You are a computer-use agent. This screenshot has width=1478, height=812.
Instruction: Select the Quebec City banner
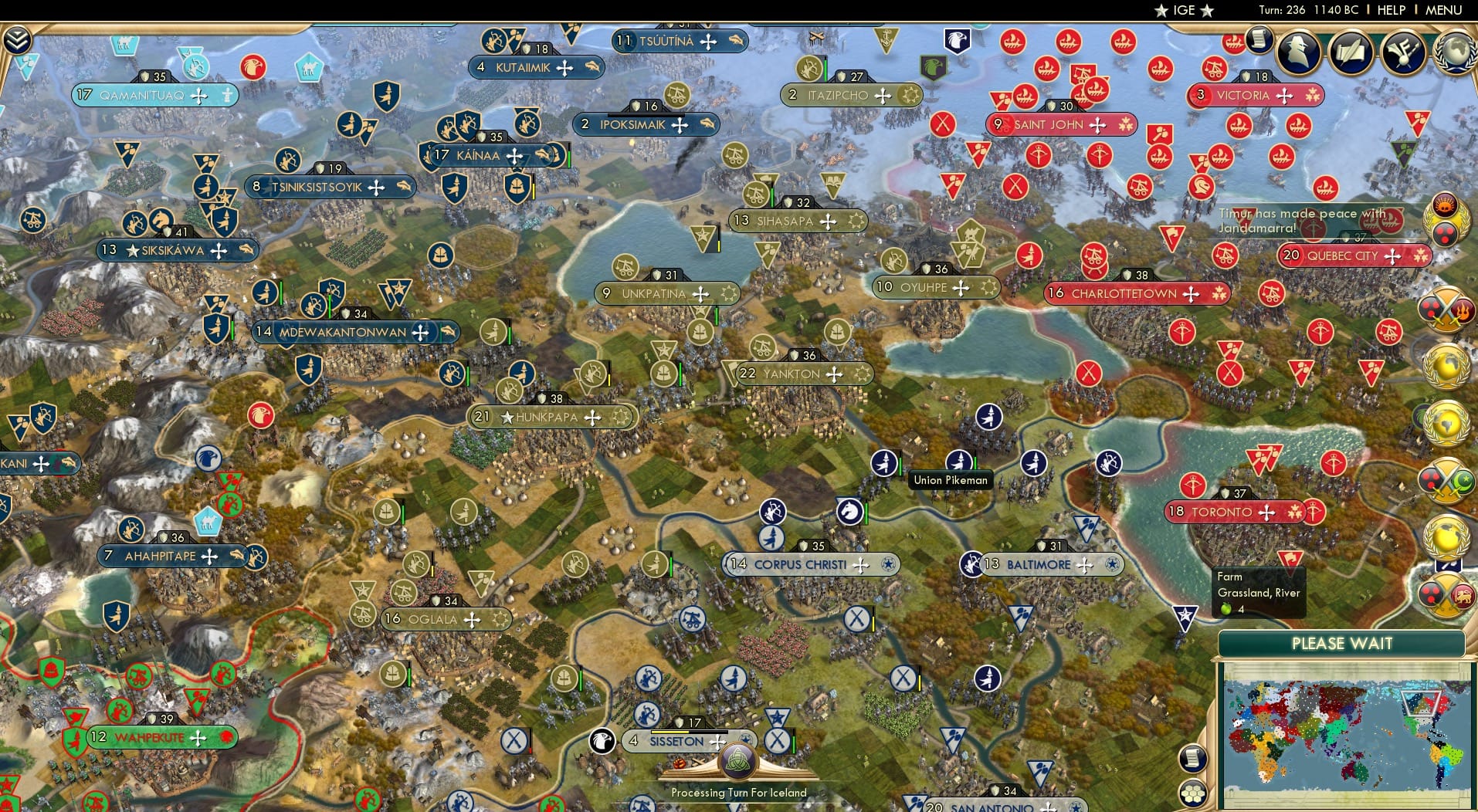click(1347, 255)
